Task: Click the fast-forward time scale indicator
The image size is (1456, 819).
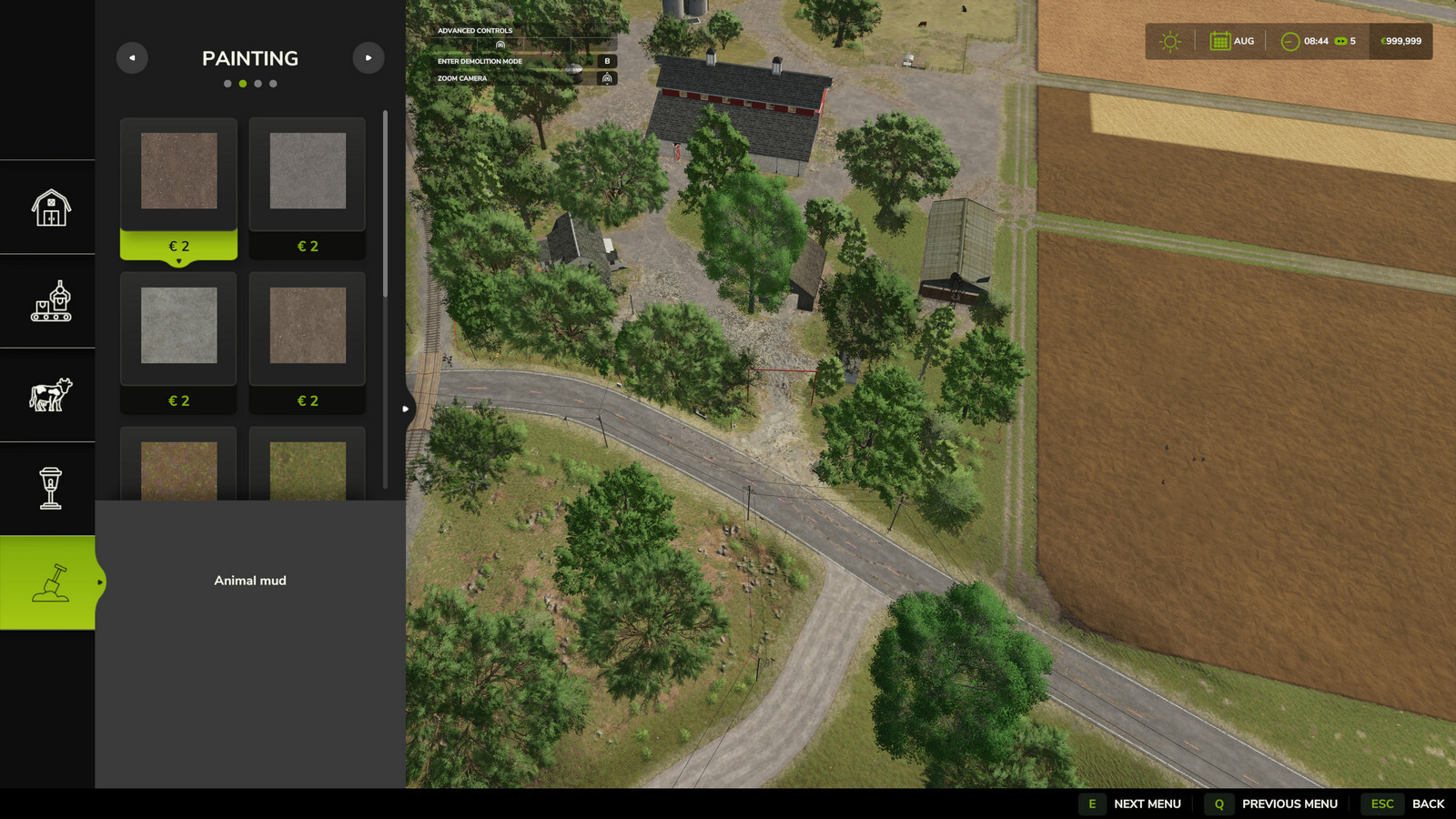Action: click(x=1338, y=41)
